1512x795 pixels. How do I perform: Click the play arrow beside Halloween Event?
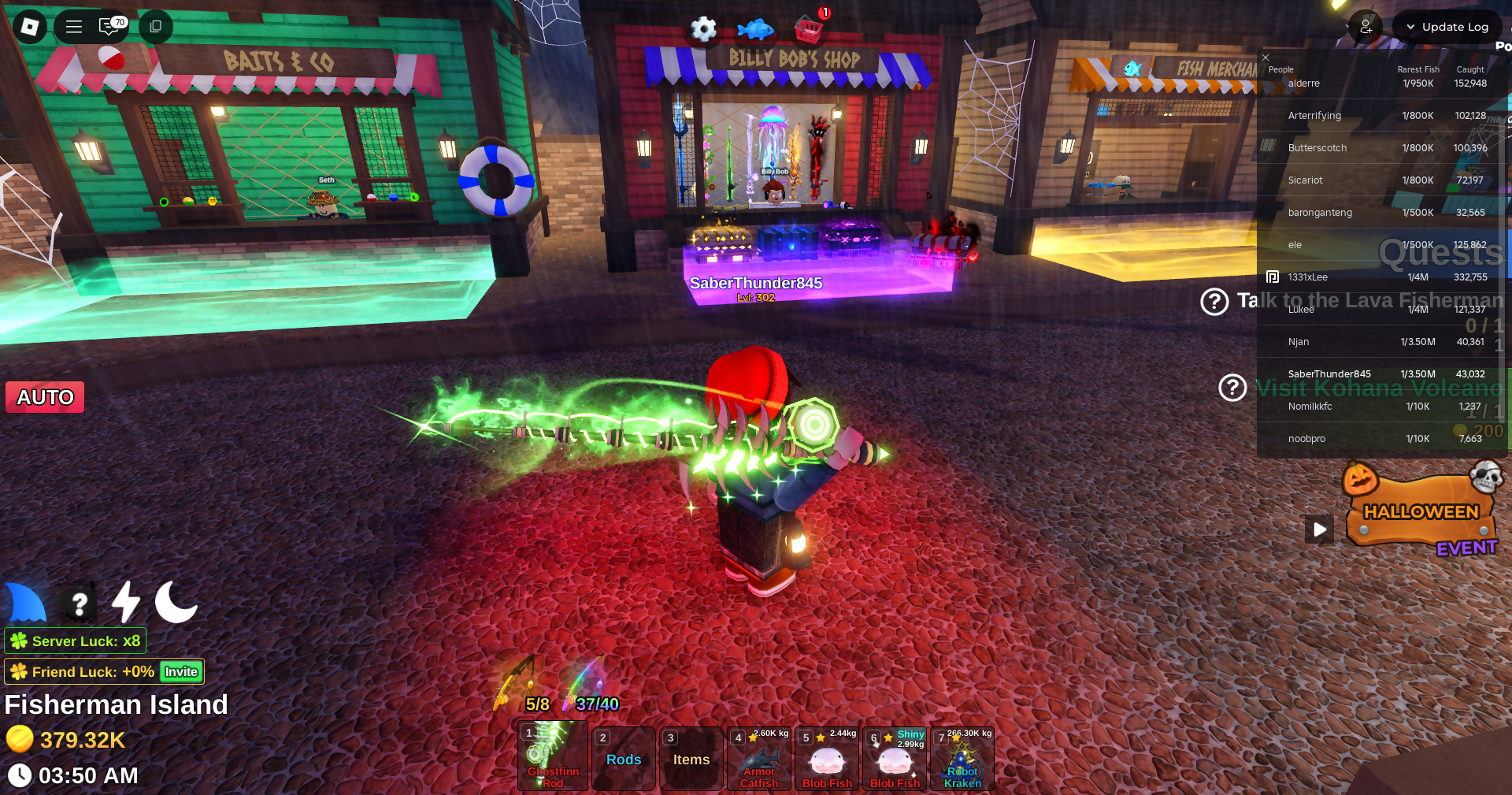1320,529
